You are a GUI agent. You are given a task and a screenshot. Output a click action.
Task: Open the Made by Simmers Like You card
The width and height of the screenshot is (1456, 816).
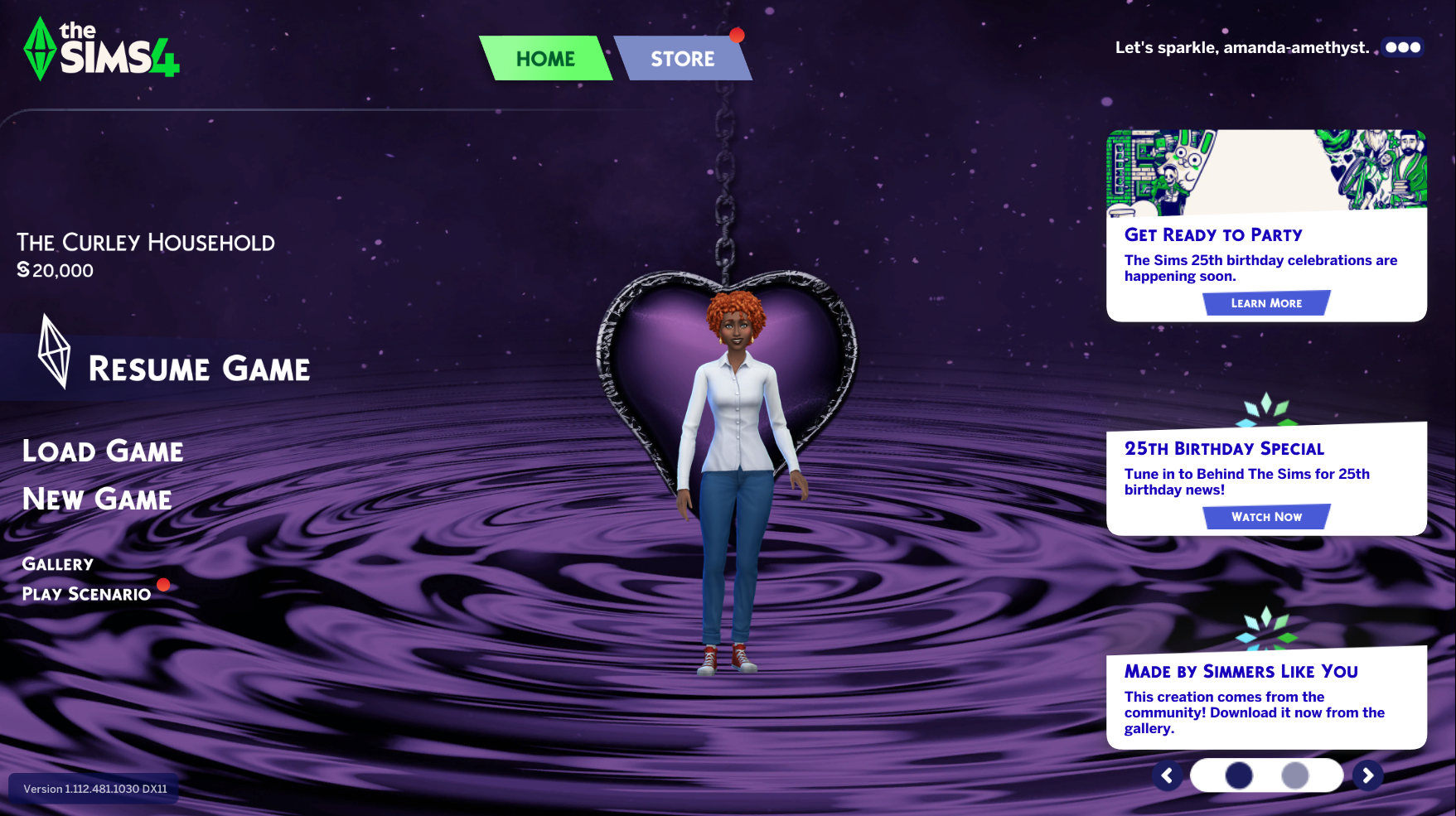tap(1265, 698)
